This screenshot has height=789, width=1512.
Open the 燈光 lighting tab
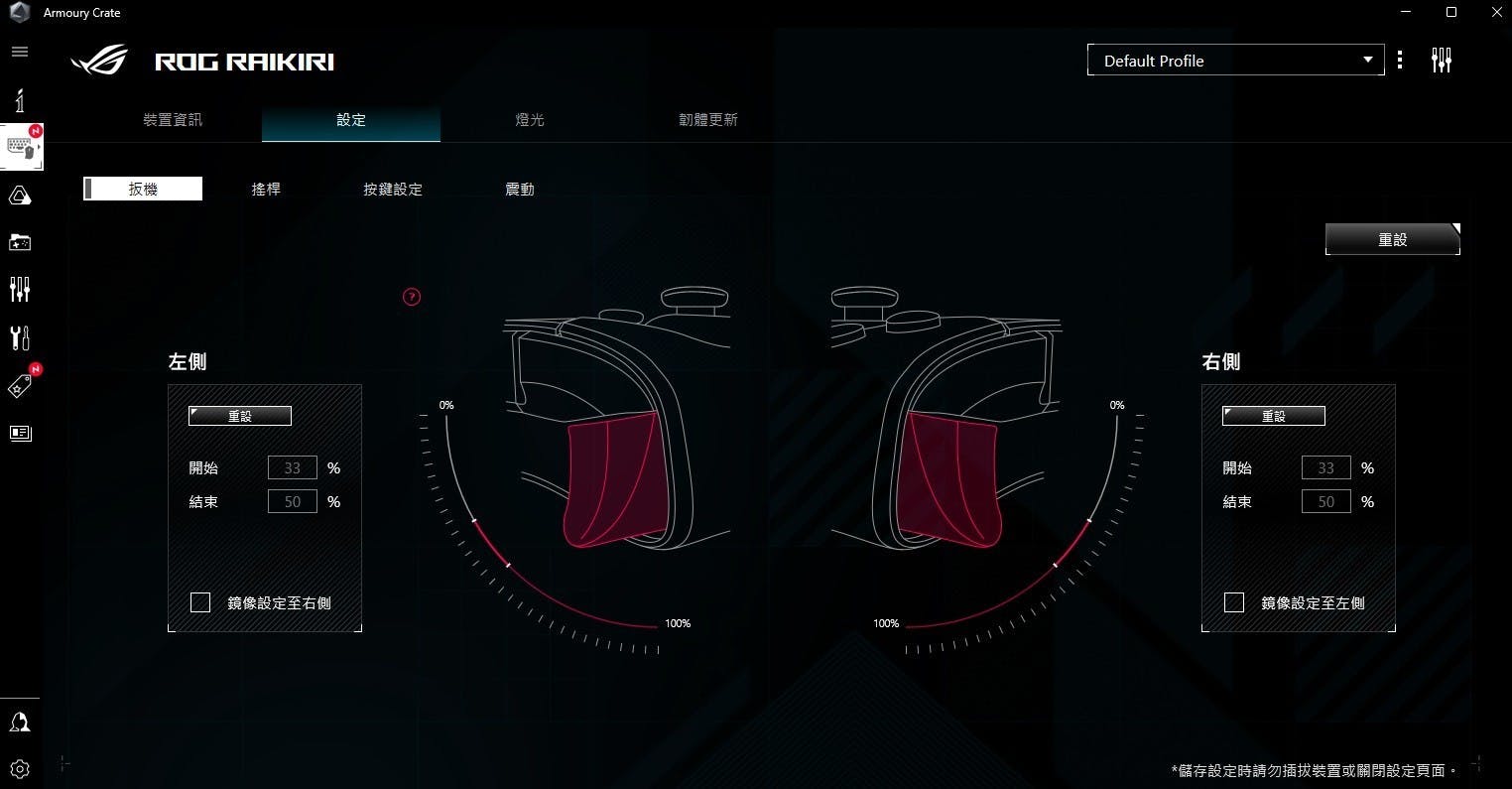(x=530, y=120)
